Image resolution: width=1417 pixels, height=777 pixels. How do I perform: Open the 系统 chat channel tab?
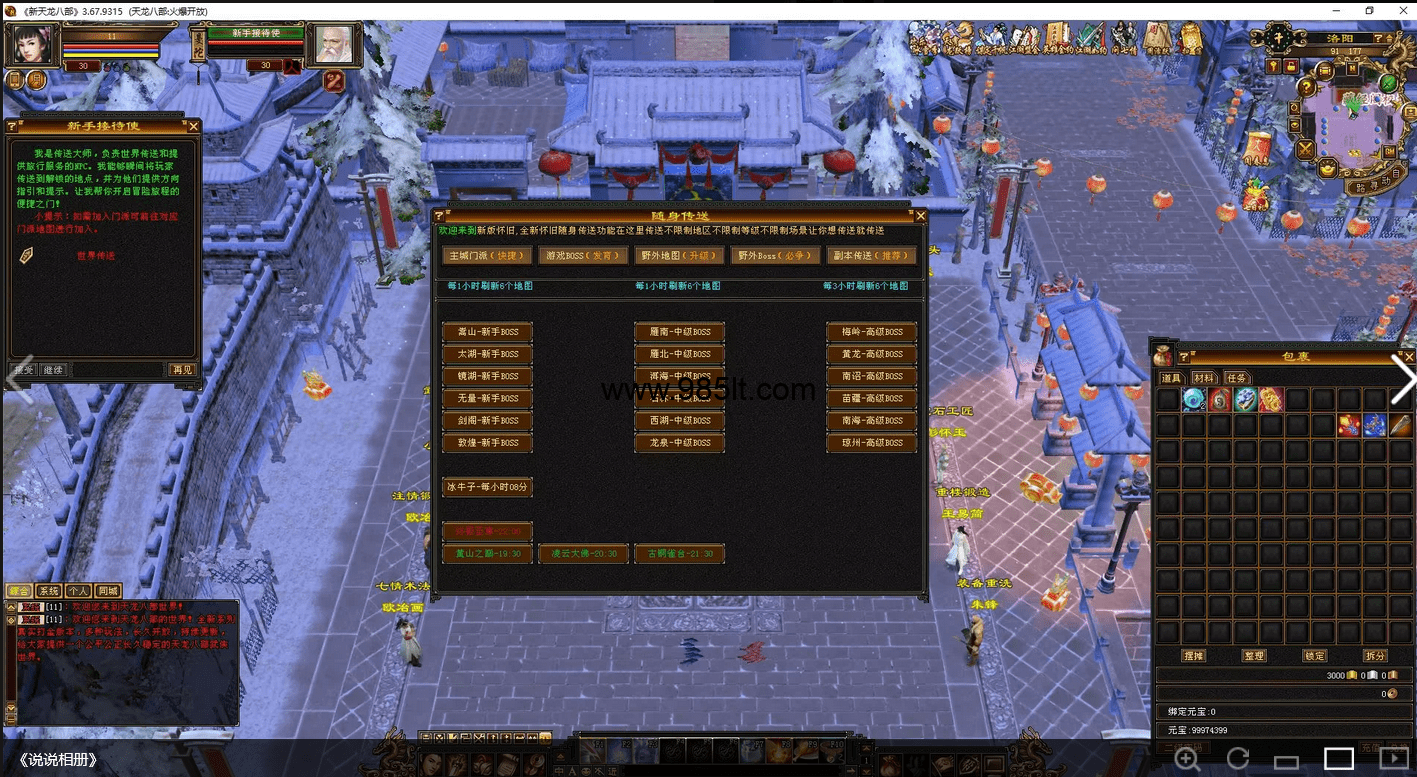(x=48, y=591)
